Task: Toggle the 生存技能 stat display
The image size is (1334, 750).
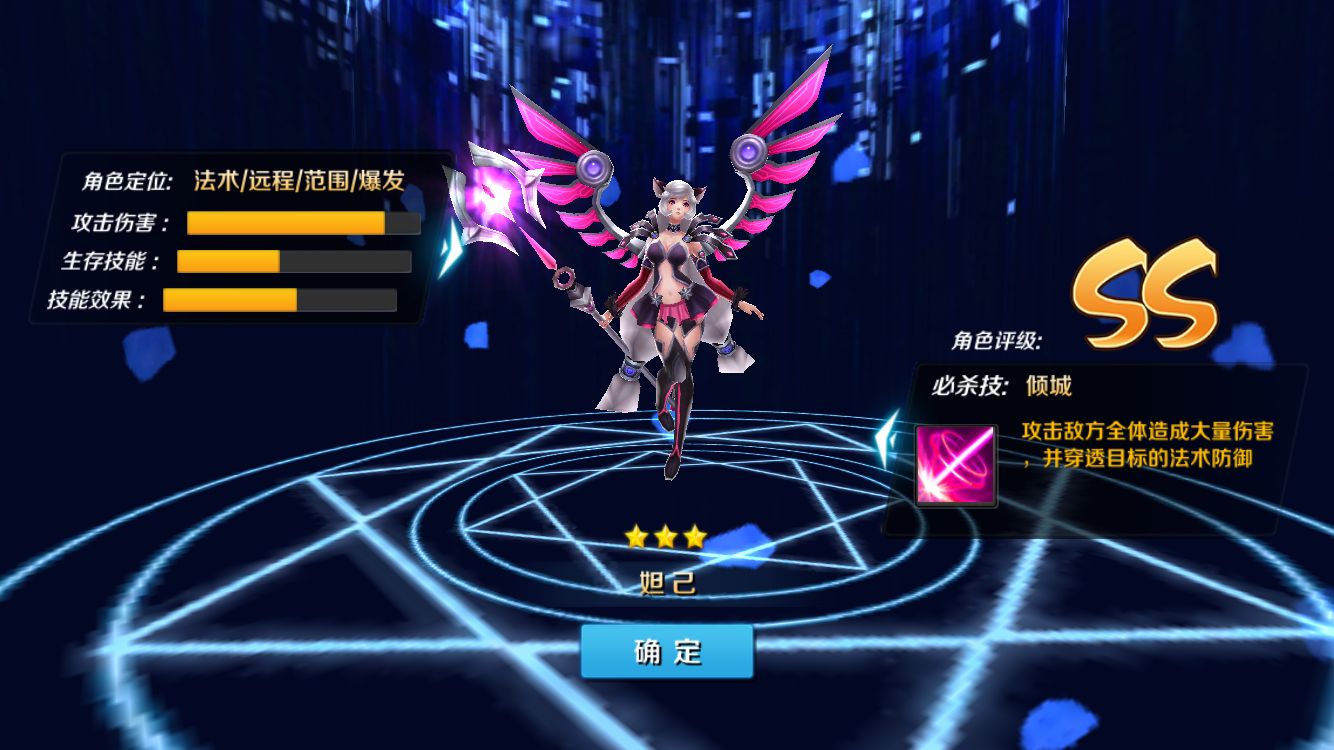Action: 294,261
